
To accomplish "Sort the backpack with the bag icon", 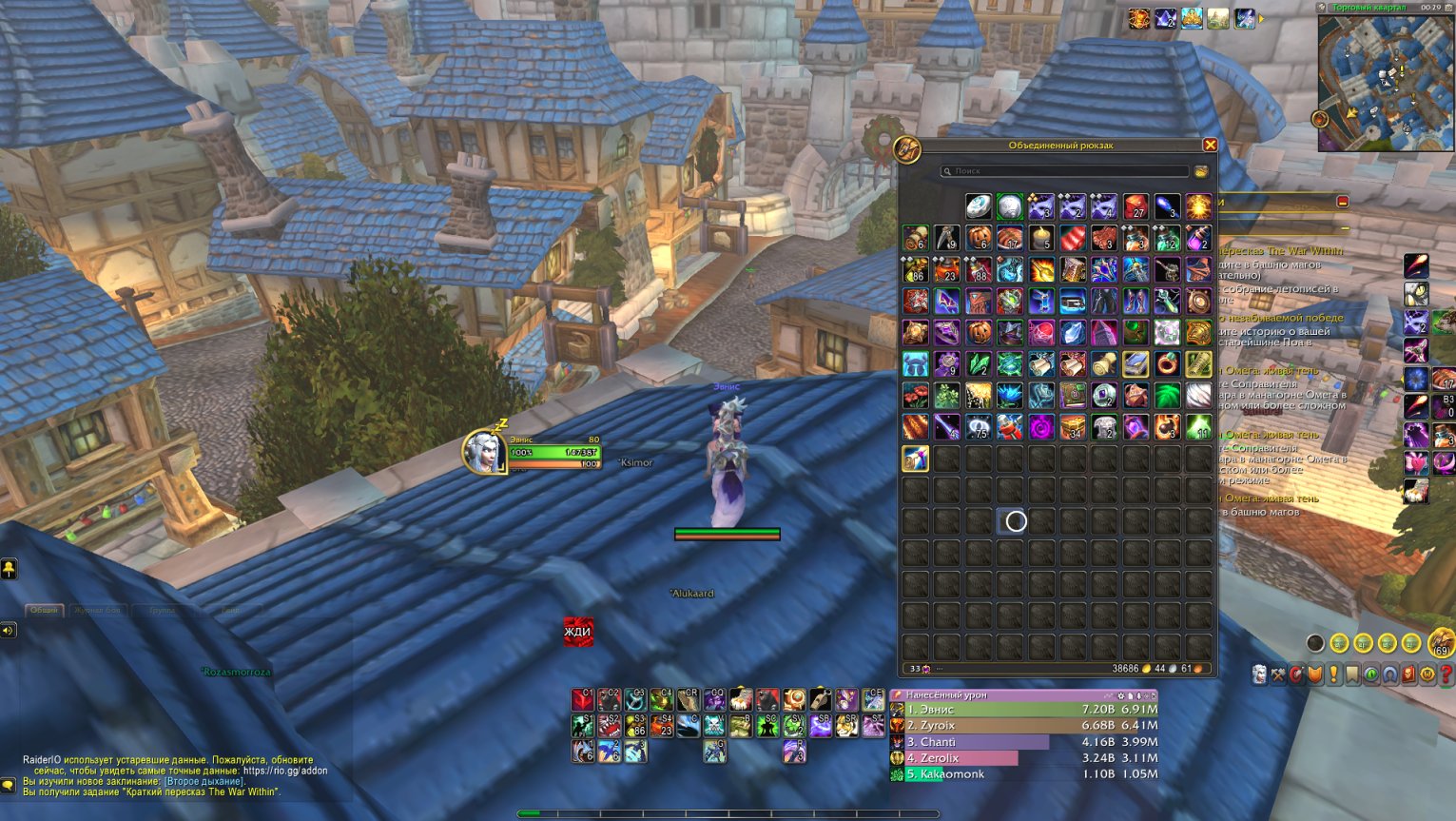I will coord(1200,171).
